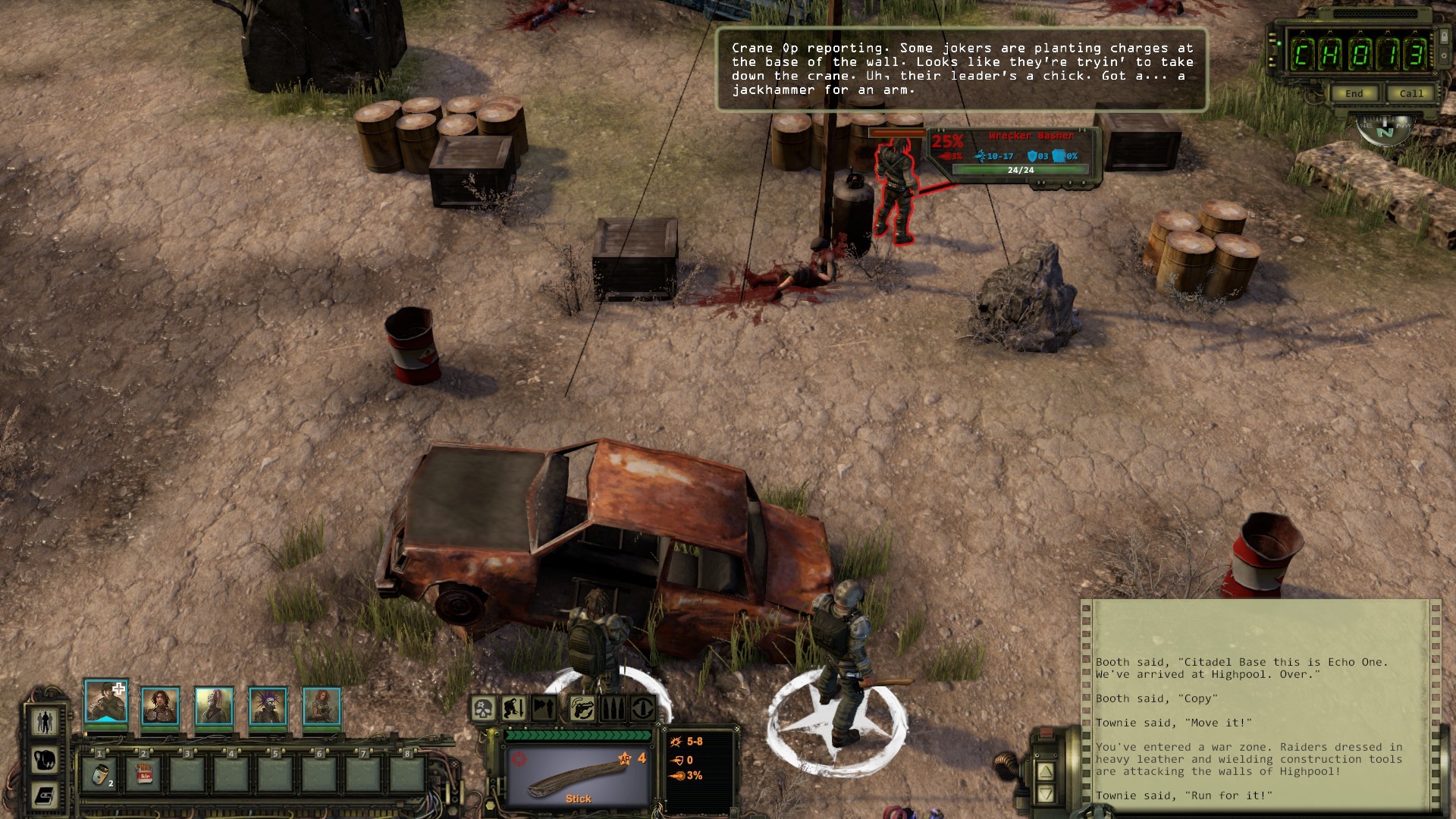
Task: Select the soldier portrait with the plus sign
Action: point(105,702)
